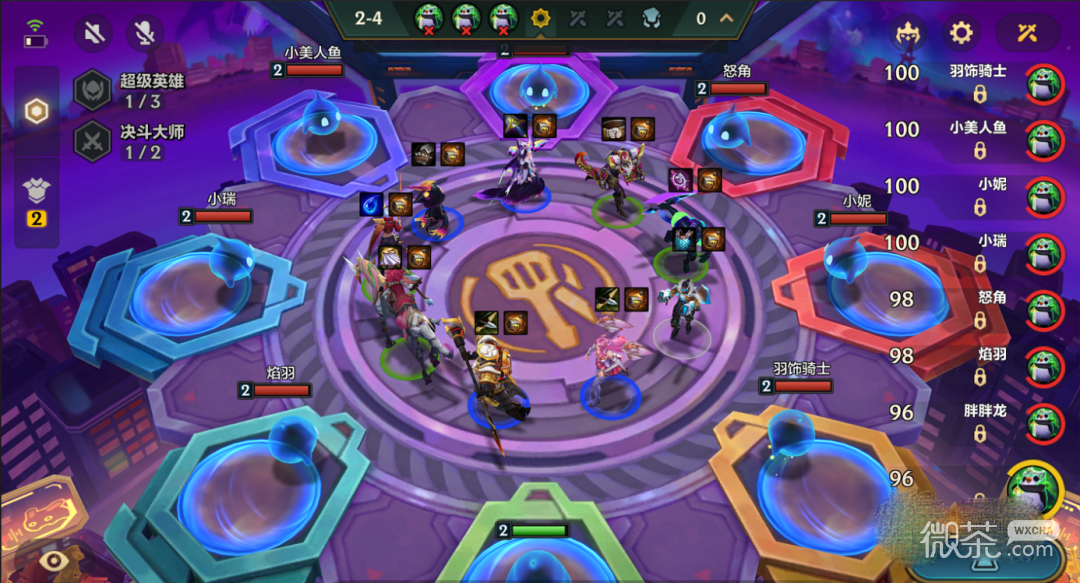
Task: Tap the crossed swords button
Action: (1027, 33)
